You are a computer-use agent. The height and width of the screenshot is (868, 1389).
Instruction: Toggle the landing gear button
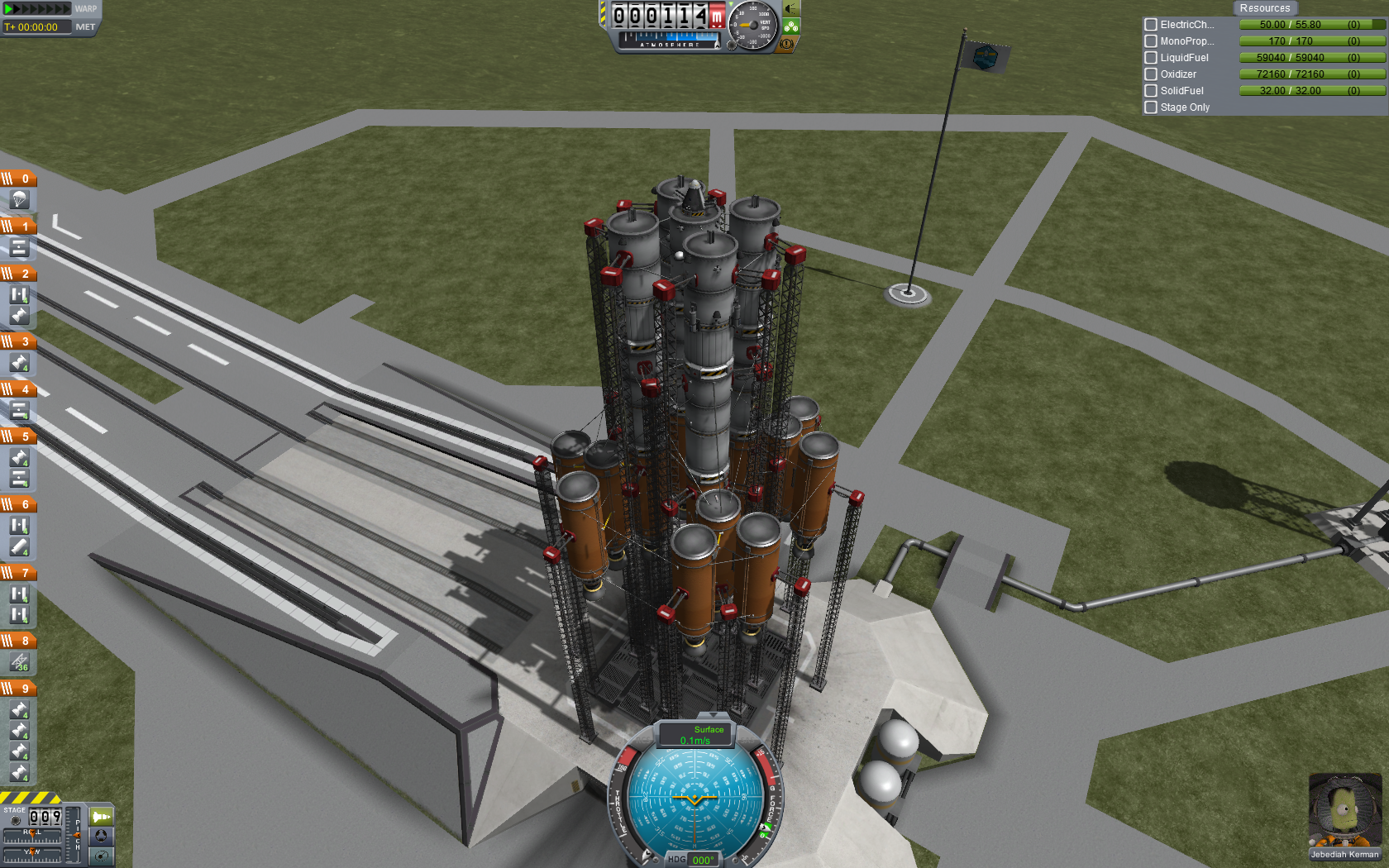pos(791,26)
